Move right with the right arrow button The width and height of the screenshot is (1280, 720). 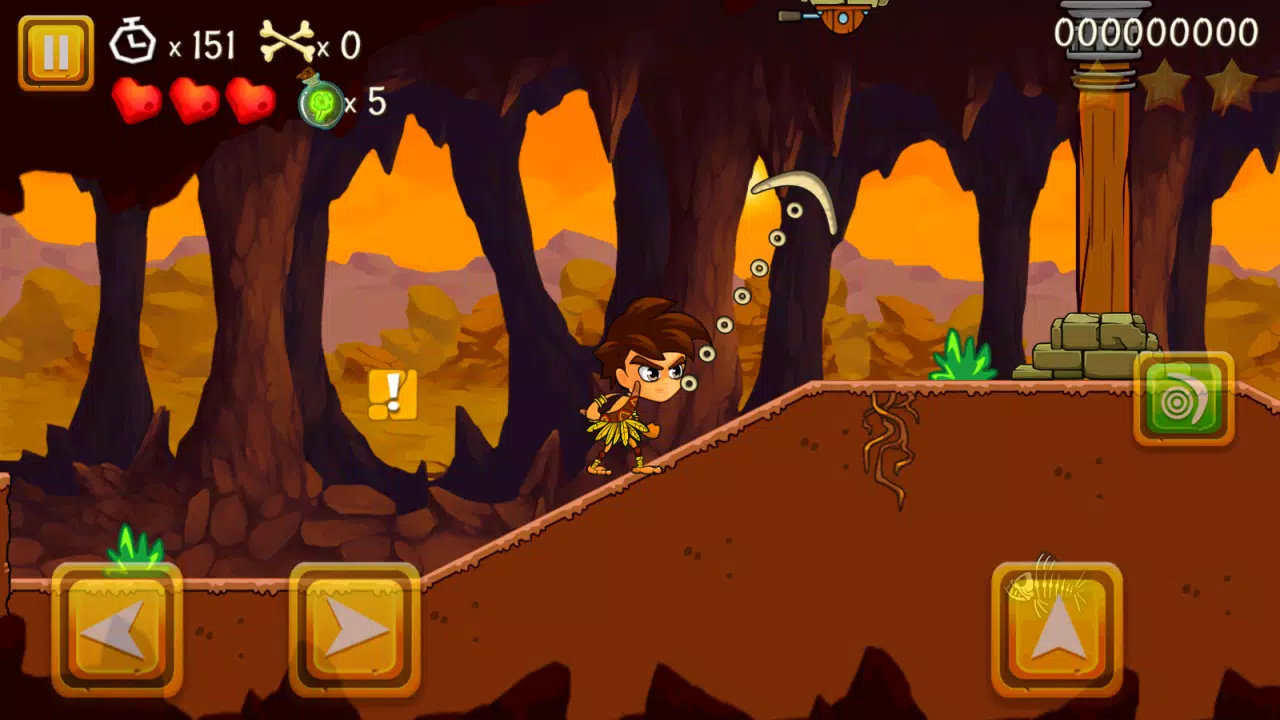click(354, 630)
